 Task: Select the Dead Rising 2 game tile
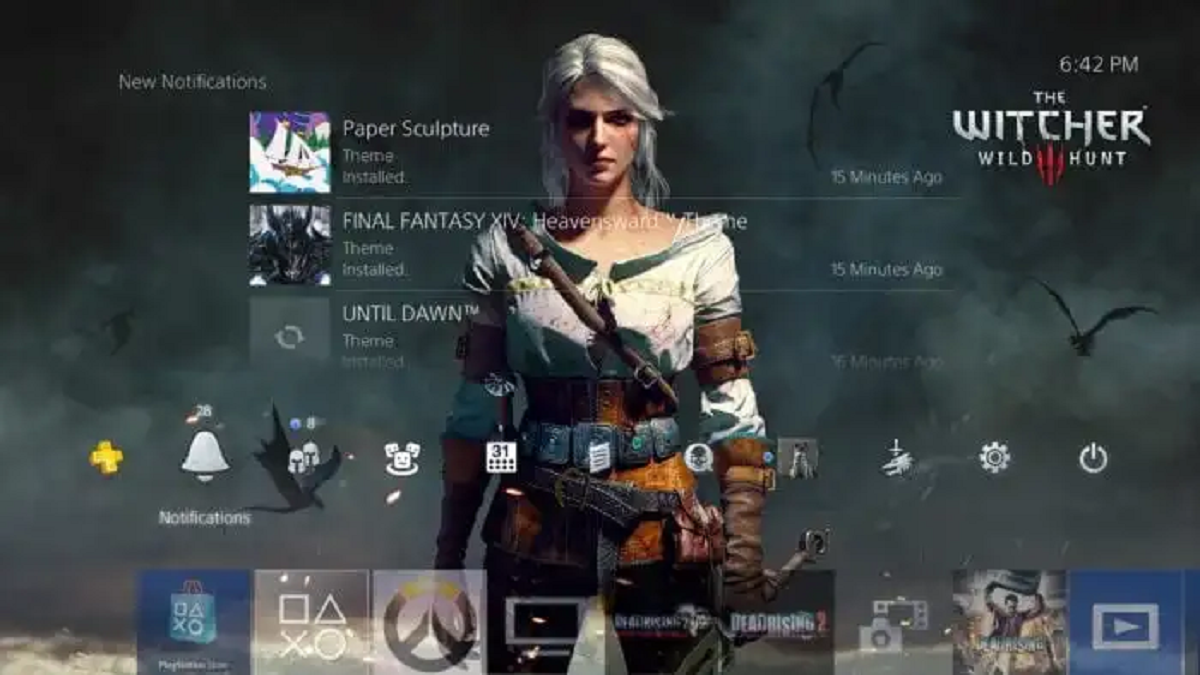(x=780, y=621)
